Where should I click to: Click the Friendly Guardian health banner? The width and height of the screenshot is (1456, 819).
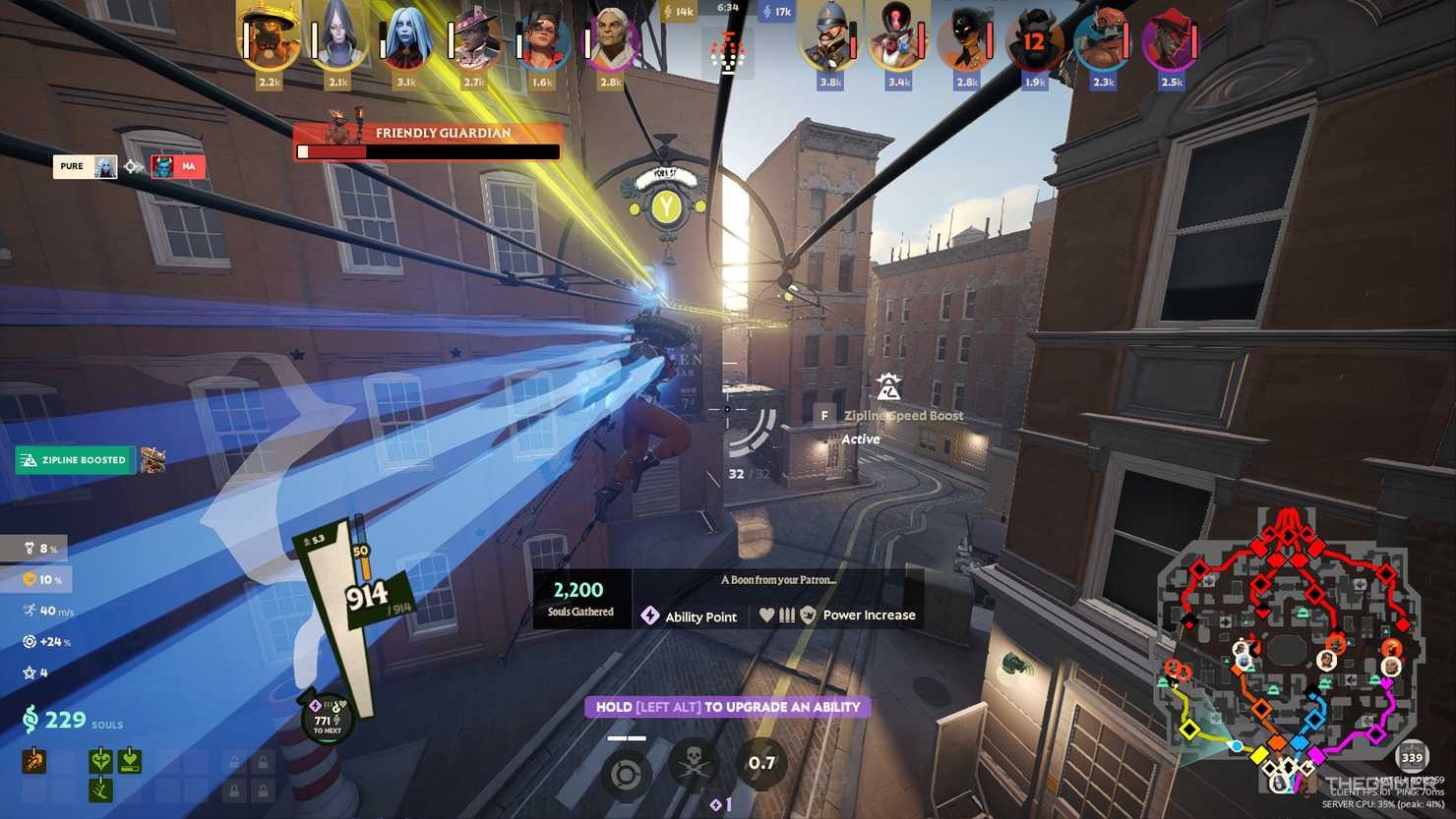[x=428, y=142]
